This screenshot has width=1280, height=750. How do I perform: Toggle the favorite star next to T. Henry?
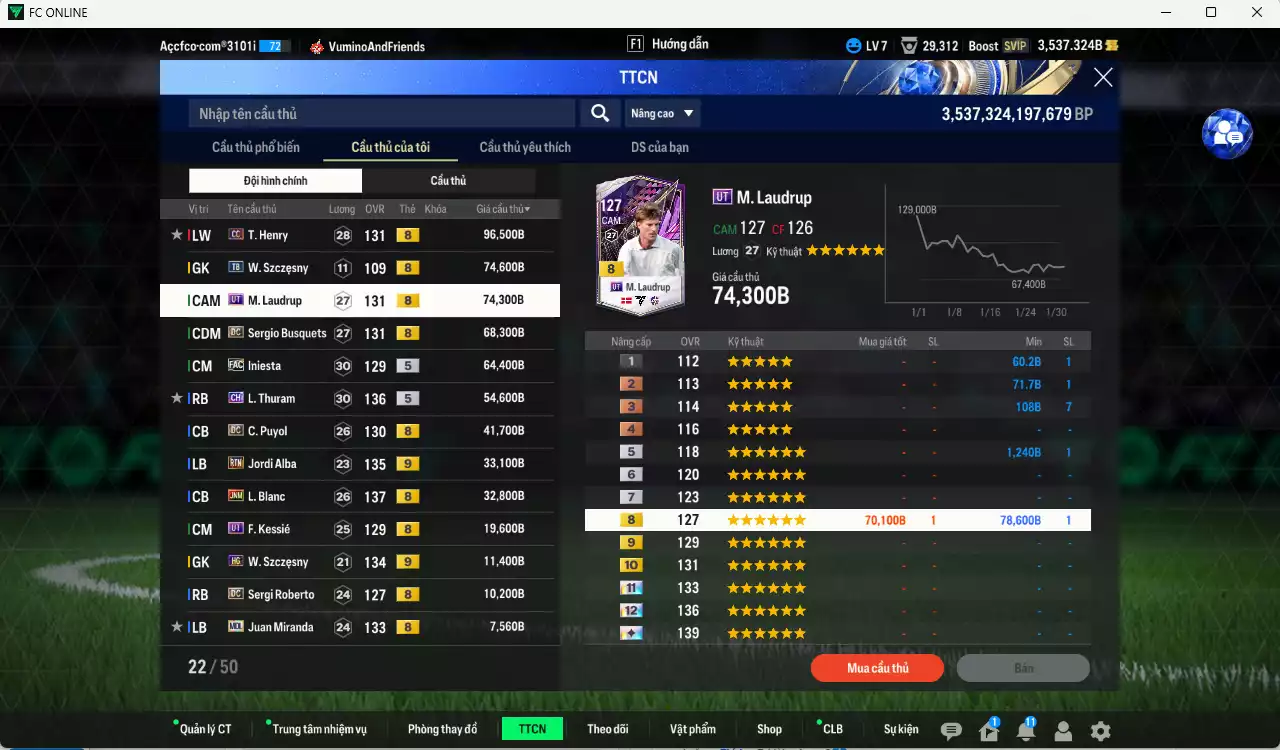176,235
